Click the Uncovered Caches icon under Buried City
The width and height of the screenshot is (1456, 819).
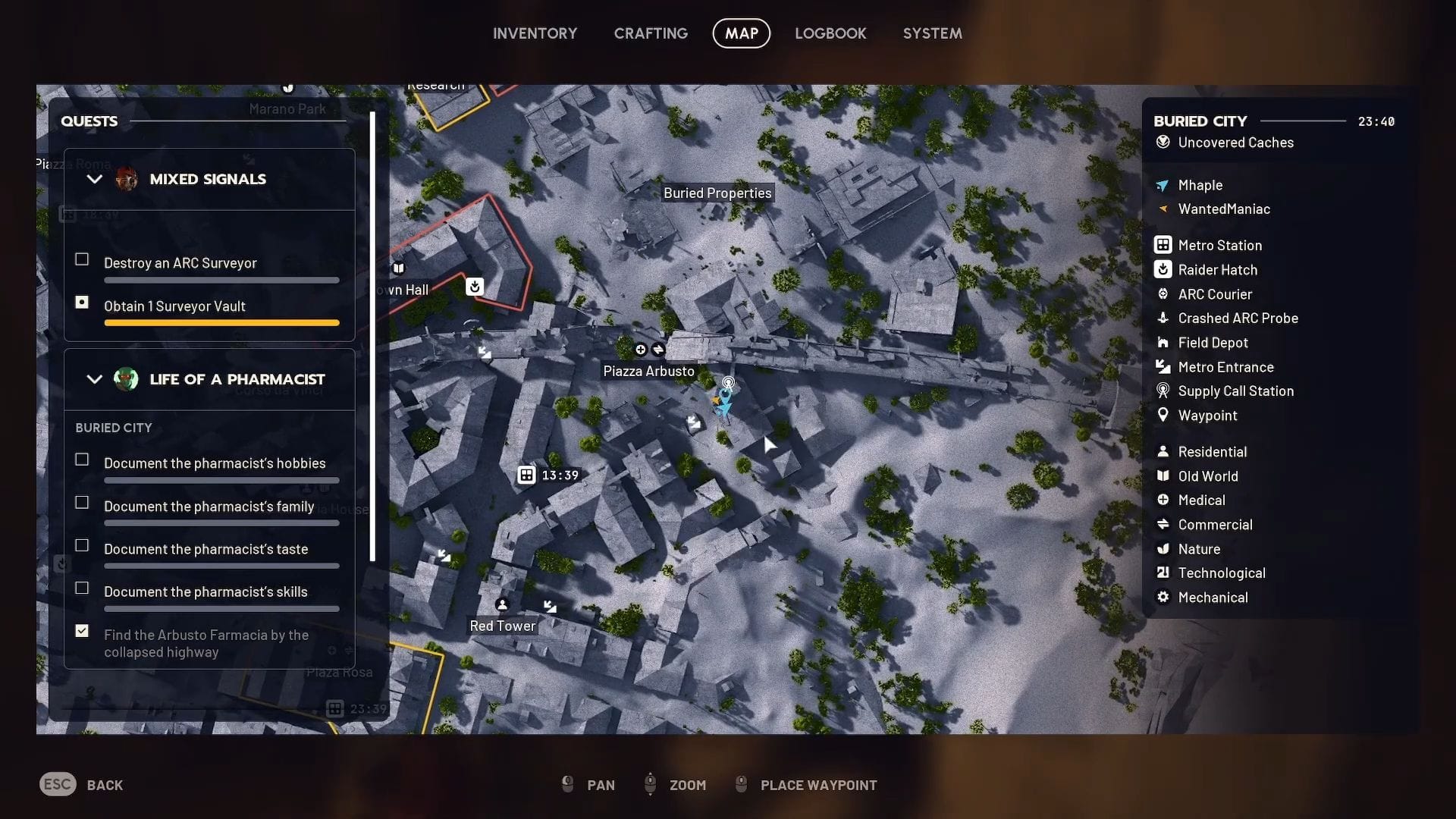pyautogui.click(x=1163, y=143)
